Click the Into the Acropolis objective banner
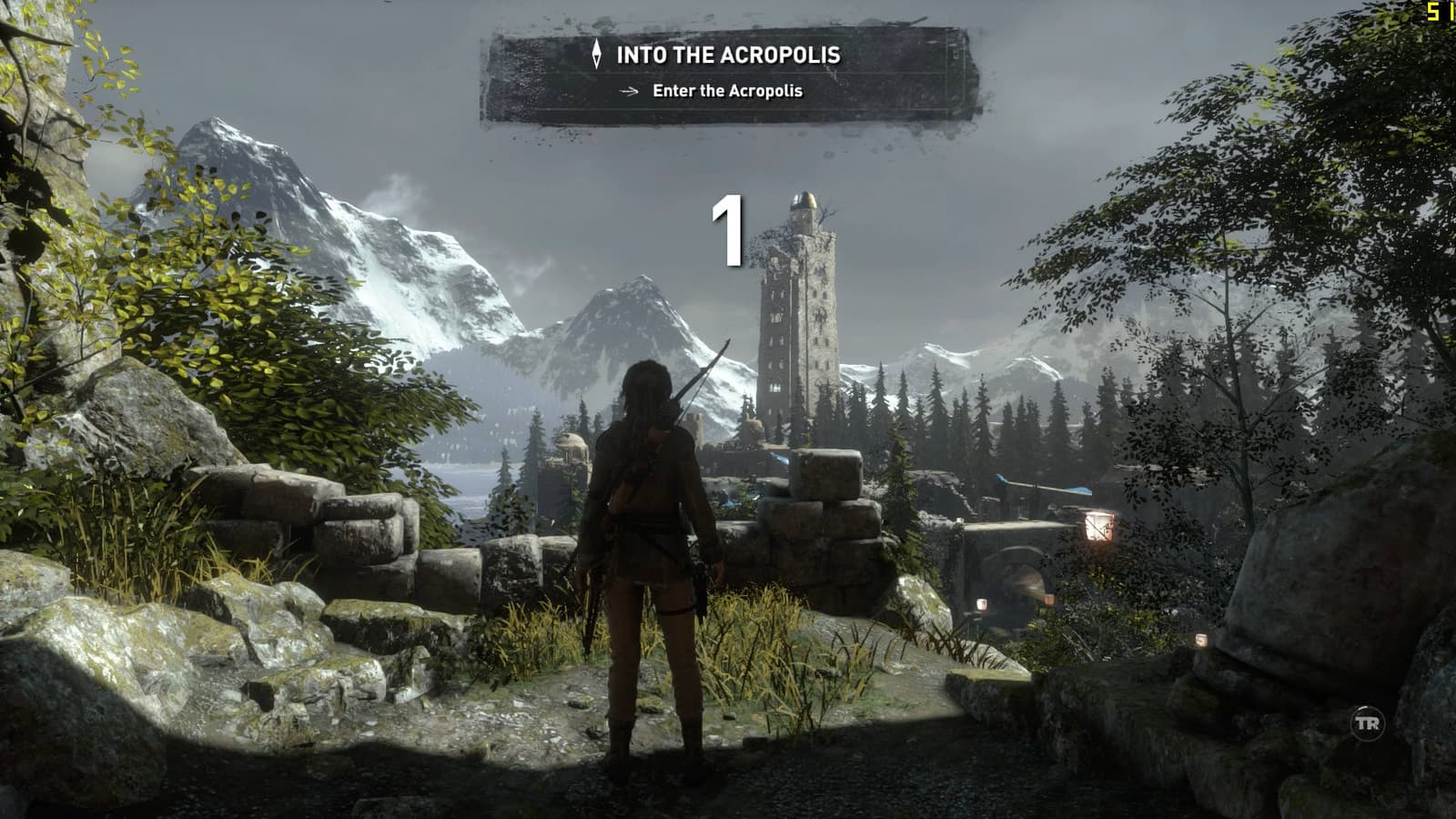This screenshot has height=819, width=1456. [x=729, y=73]
